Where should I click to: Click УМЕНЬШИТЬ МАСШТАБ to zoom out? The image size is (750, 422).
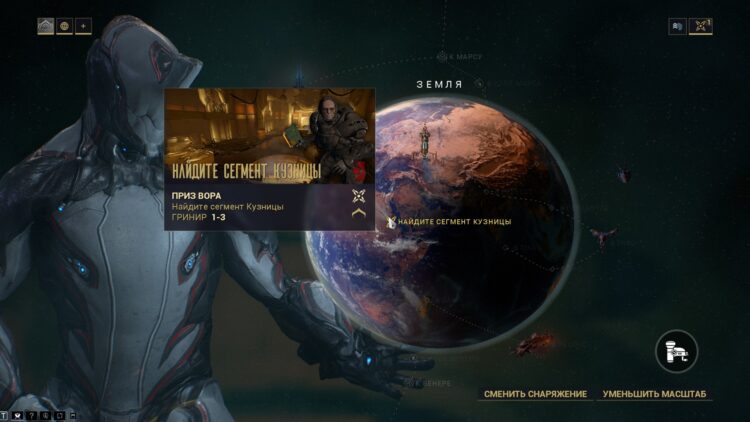[656, 394]
